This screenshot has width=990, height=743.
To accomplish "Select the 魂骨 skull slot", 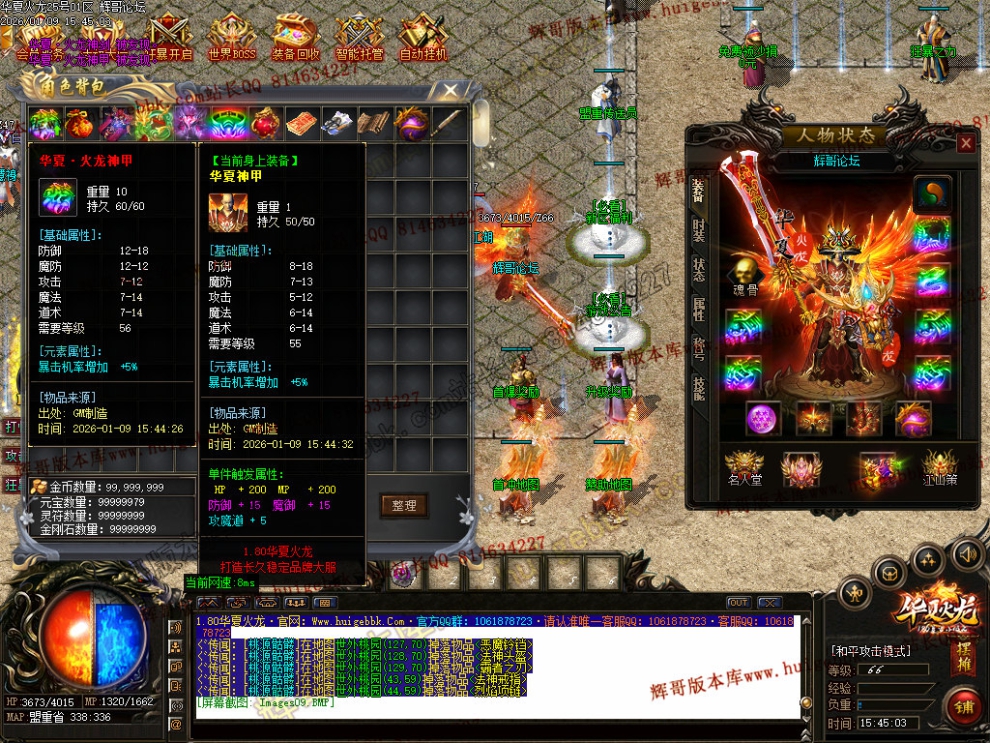I will pos(741,272).
